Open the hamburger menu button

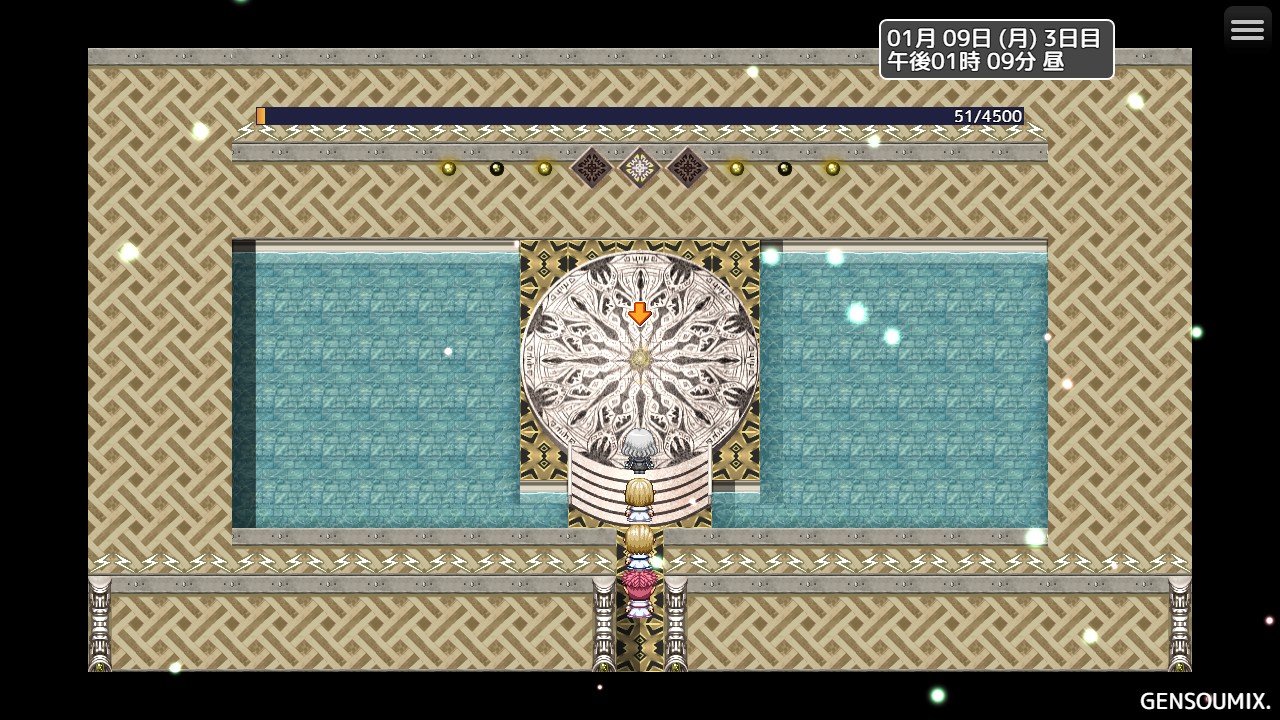point(1247,30)
